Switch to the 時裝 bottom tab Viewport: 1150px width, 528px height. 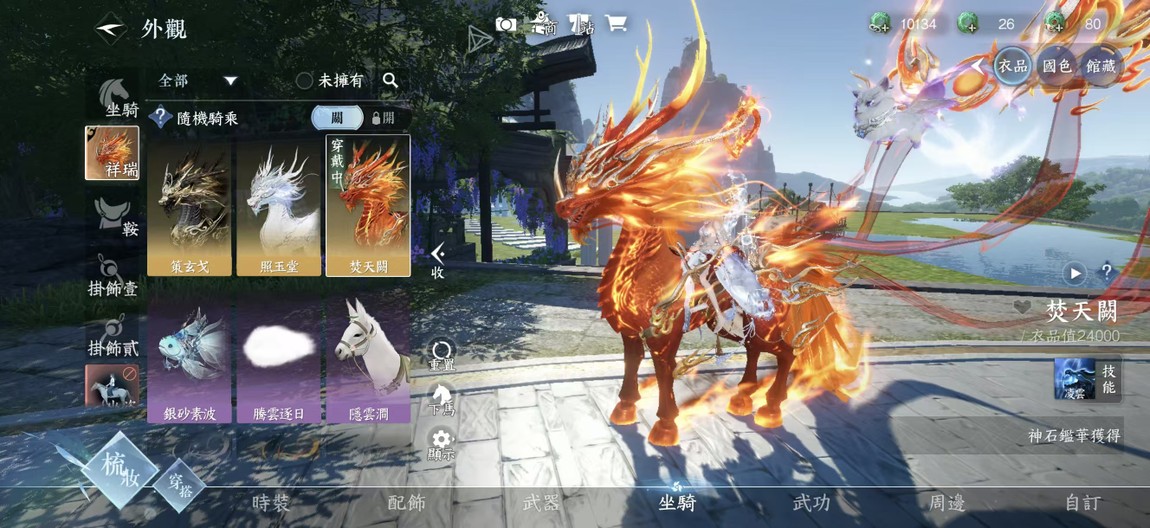click(272, 503)
